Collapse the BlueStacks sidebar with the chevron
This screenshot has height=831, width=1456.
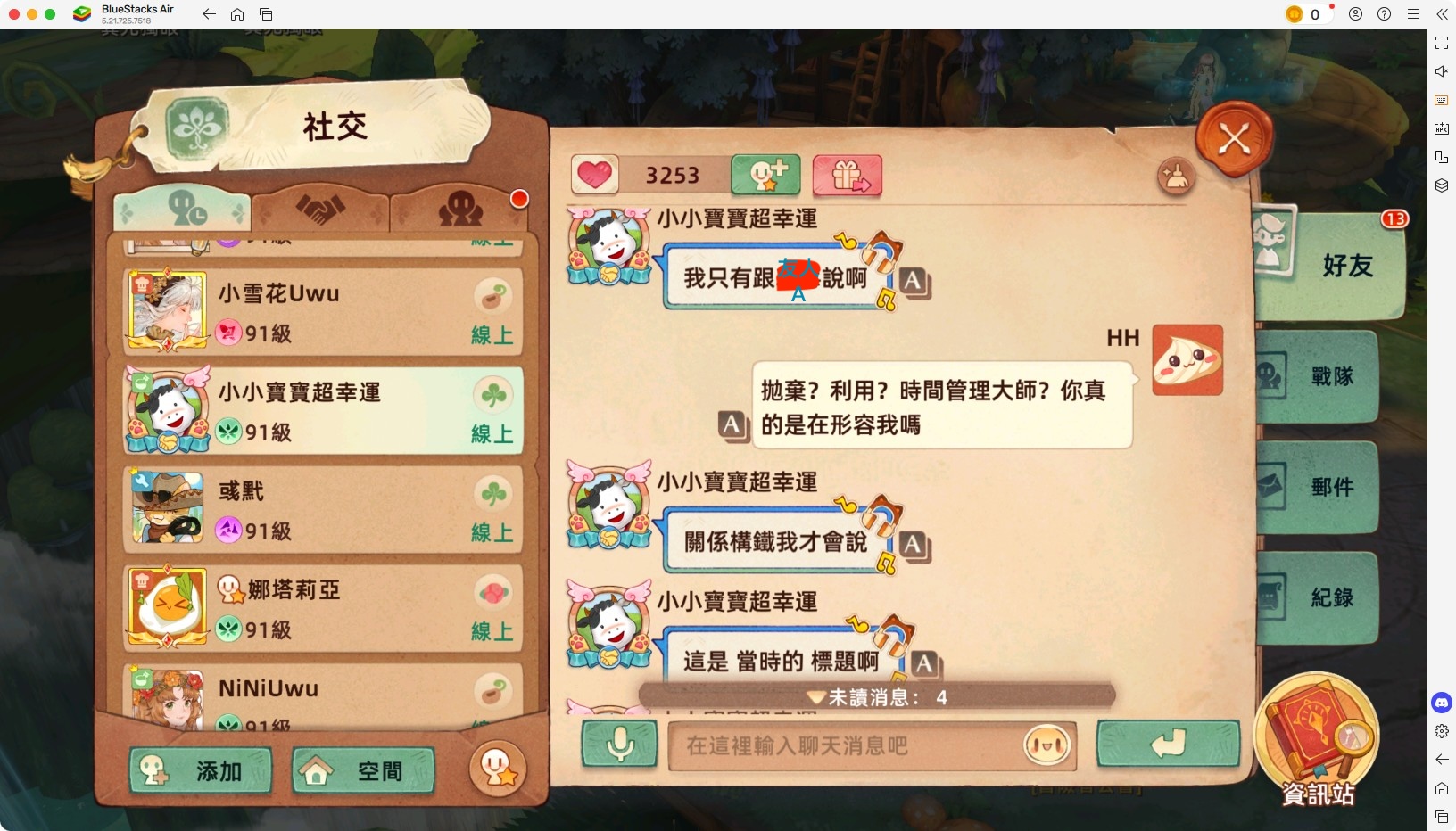click(1443, 14)
